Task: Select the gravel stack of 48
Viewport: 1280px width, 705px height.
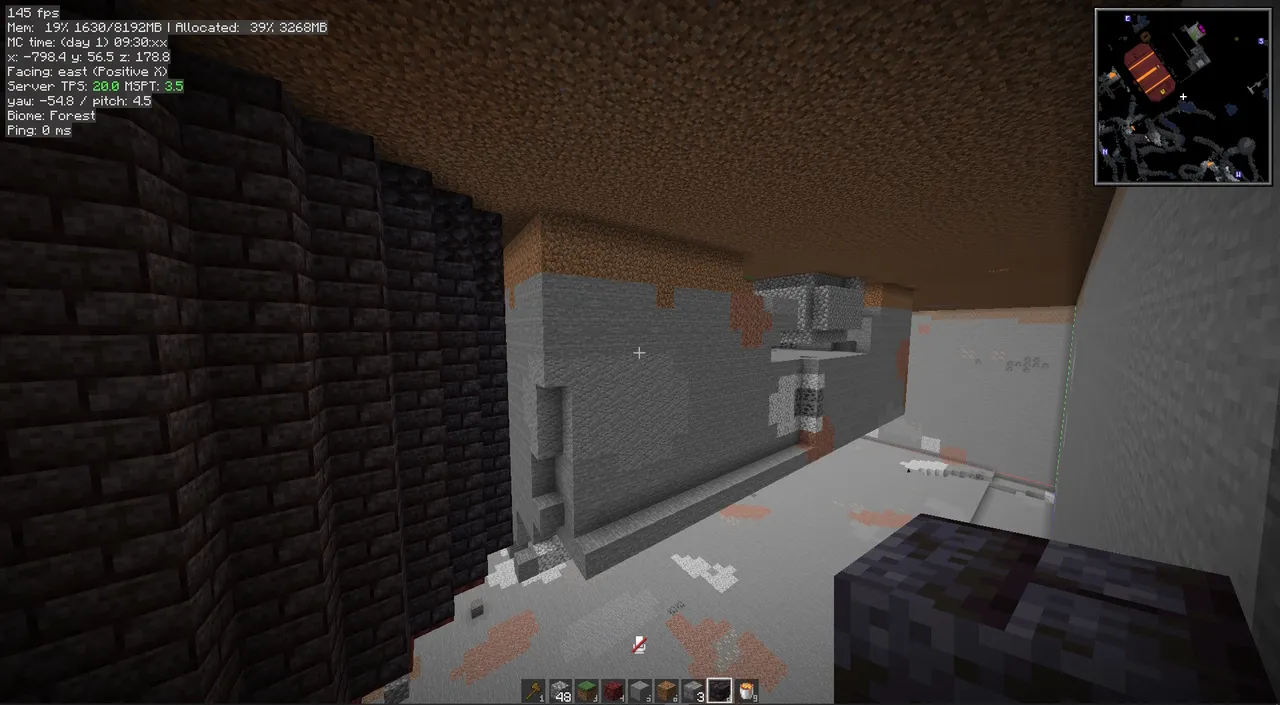Action: [561, 690]
